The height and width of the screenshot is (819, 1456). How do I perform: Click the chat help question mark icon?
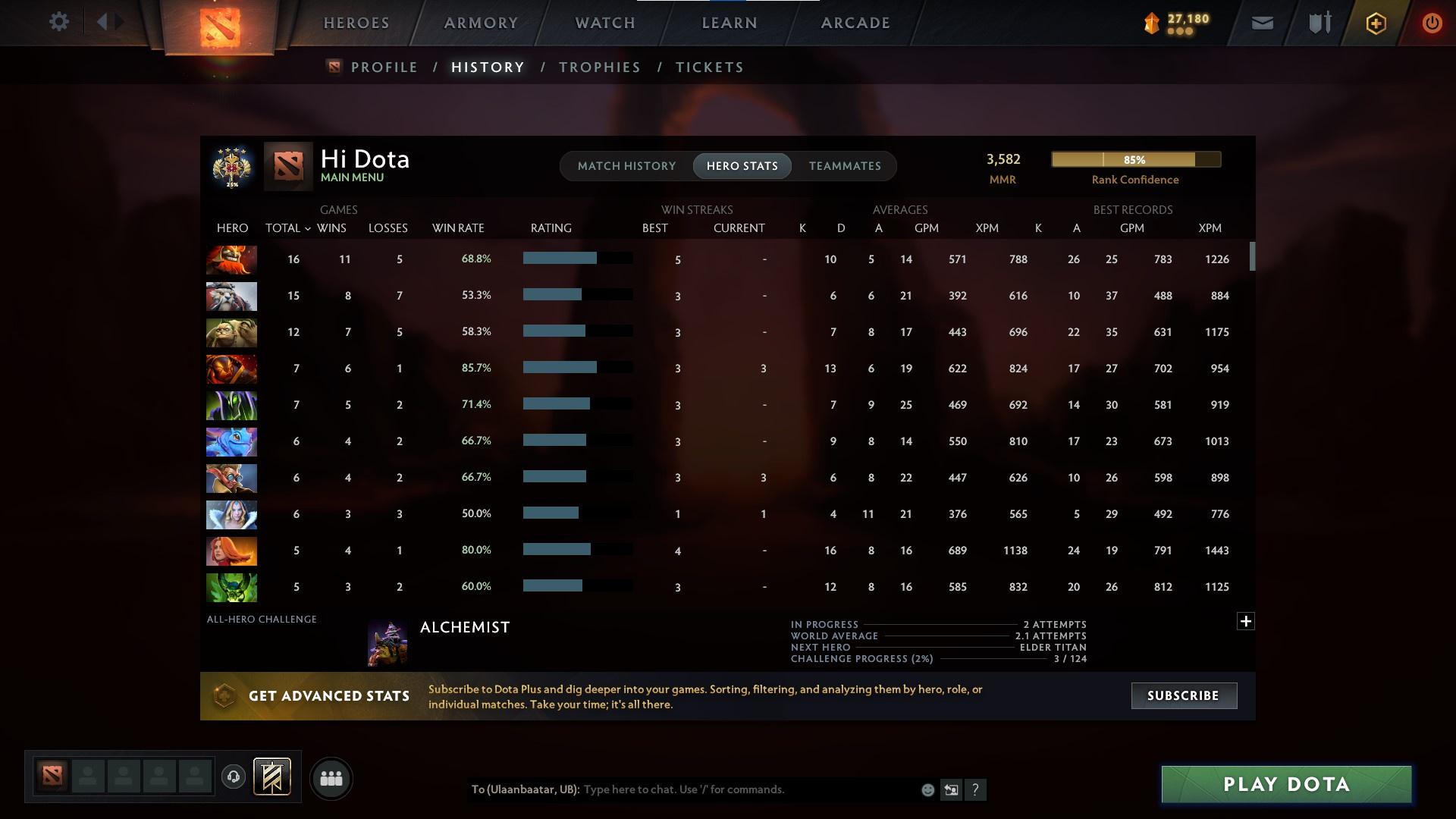977,789
